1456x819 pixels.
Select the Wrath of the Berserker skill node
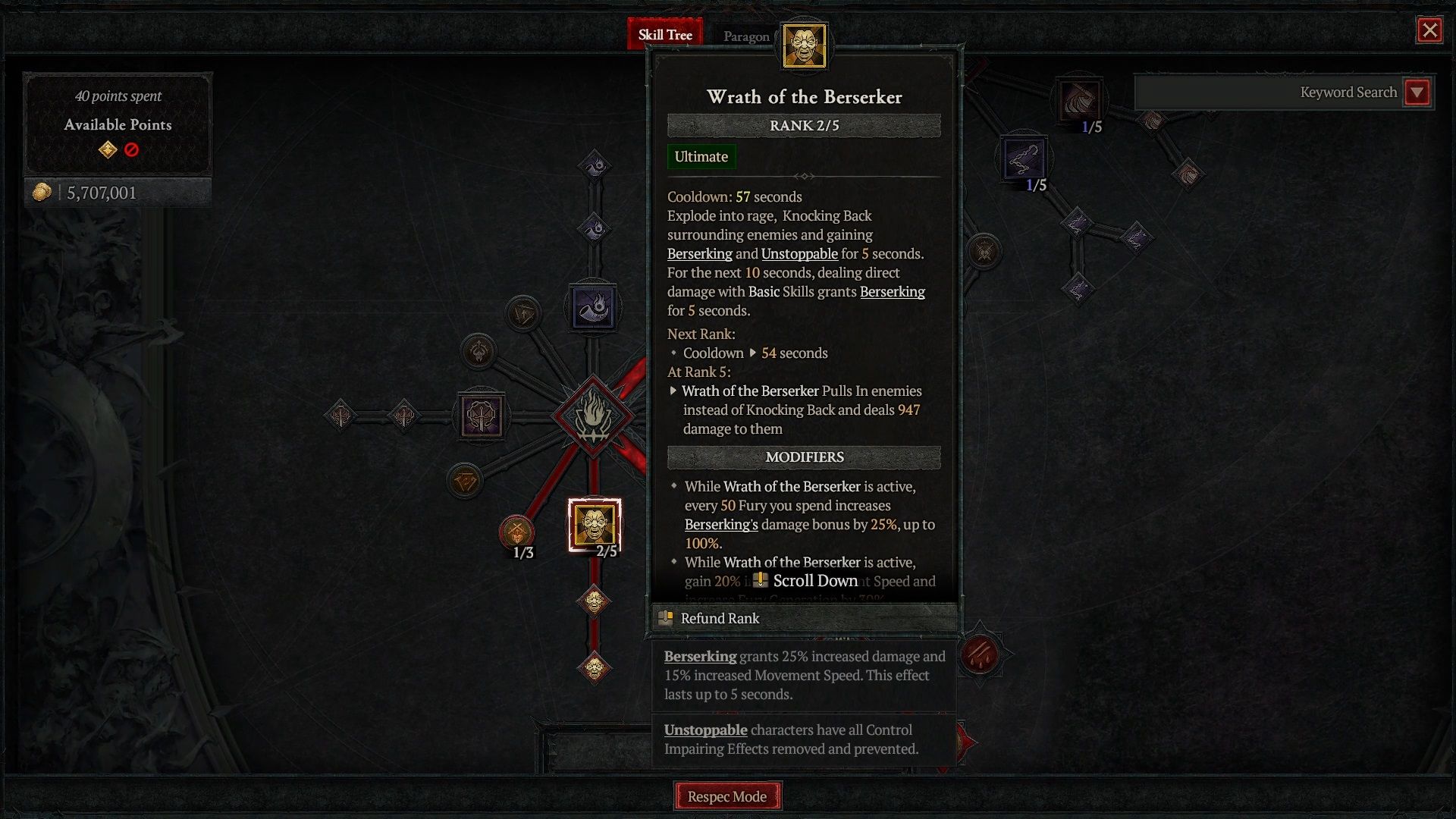point(595,525)
